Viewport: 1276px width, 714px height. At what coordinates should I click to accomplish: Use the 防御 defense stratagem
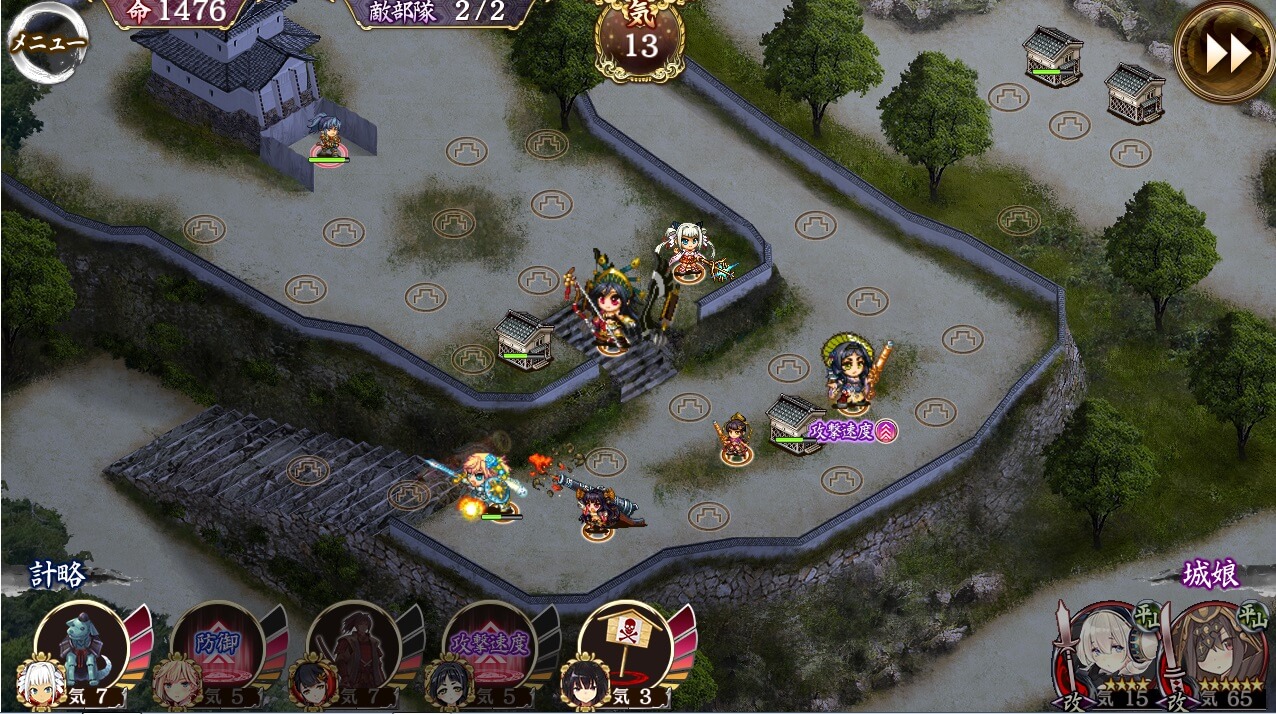218,645
